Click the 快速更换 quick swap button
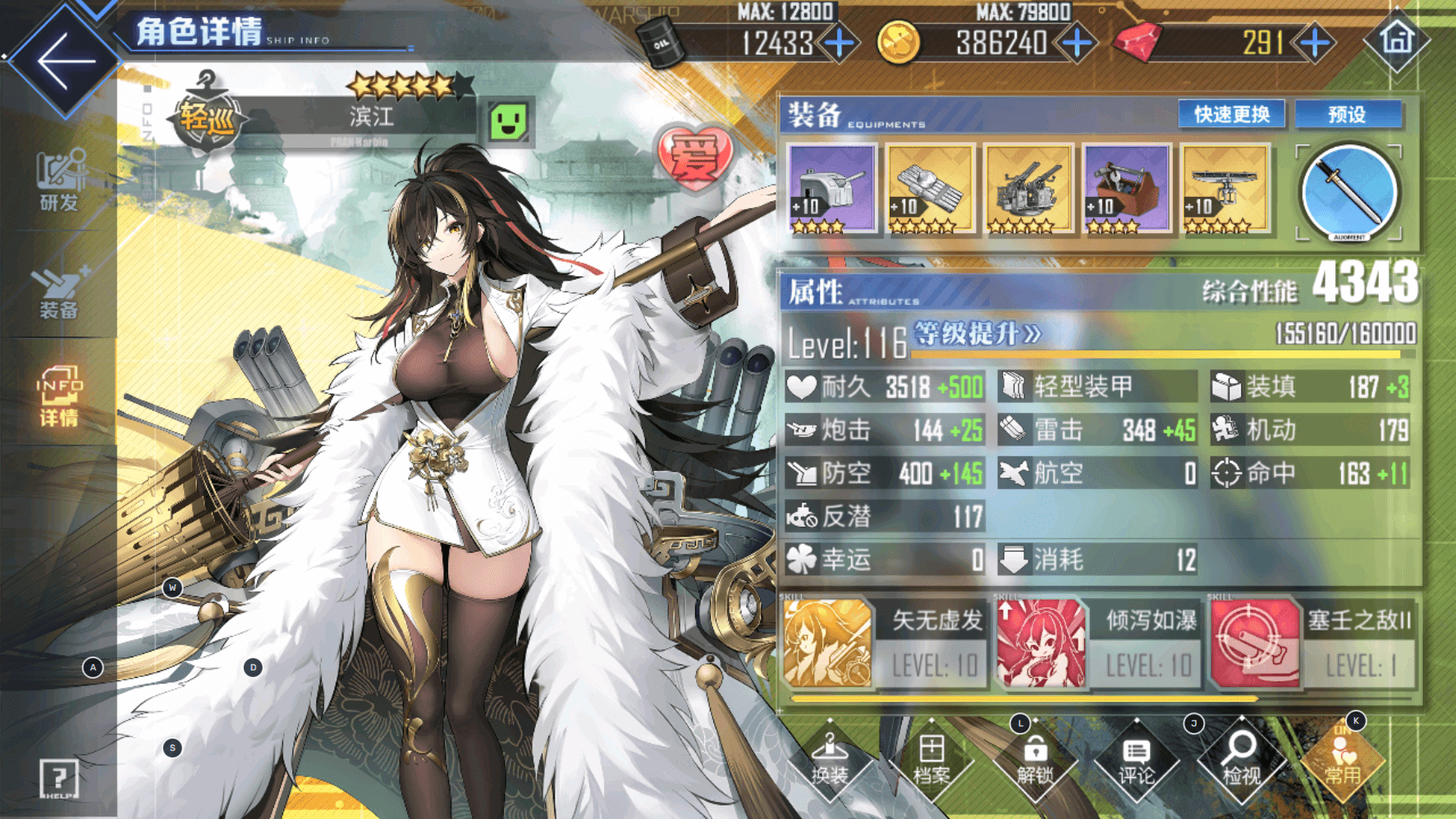 point(1231,114)
